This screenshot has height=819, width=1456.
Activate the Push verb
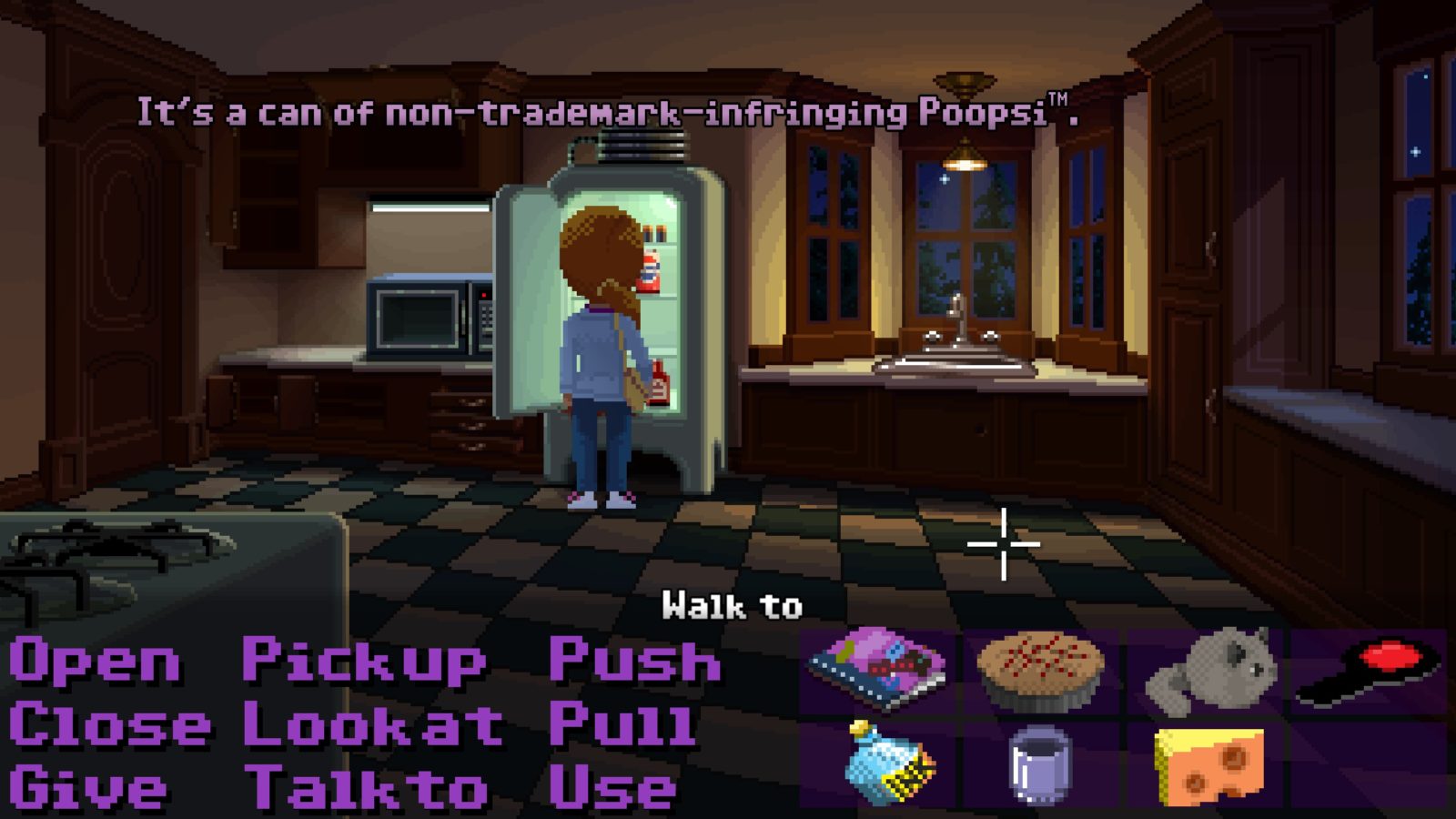point(635,662)
